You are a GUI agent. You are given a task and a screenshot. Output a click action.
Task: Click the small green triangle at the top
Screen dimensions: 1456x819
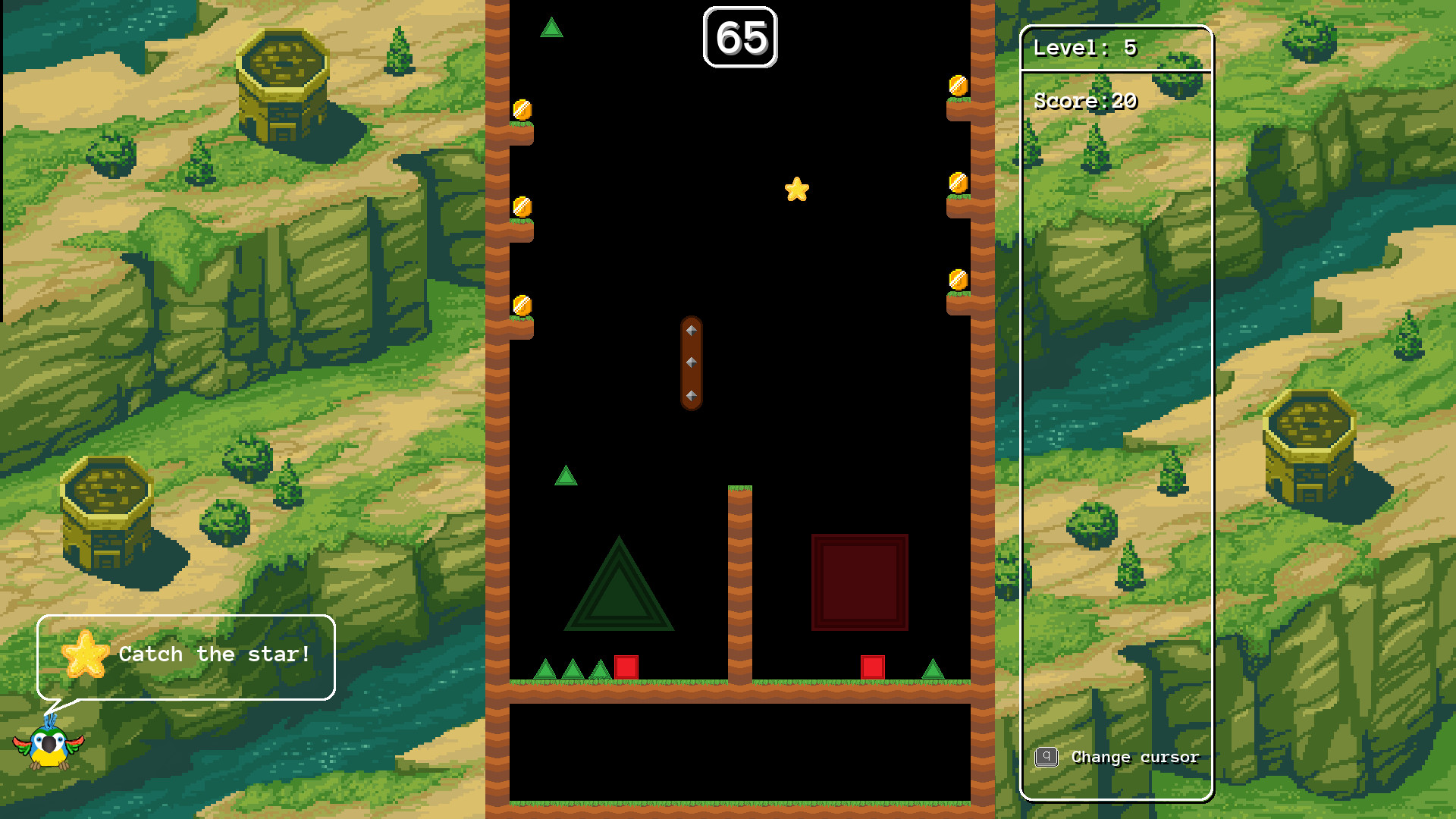(553, 27)
